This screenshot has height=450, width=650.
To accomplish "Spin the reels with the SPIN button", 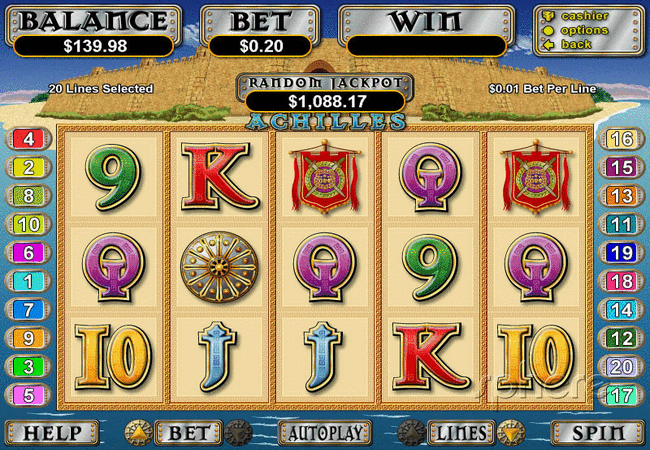I will (597, 433).
